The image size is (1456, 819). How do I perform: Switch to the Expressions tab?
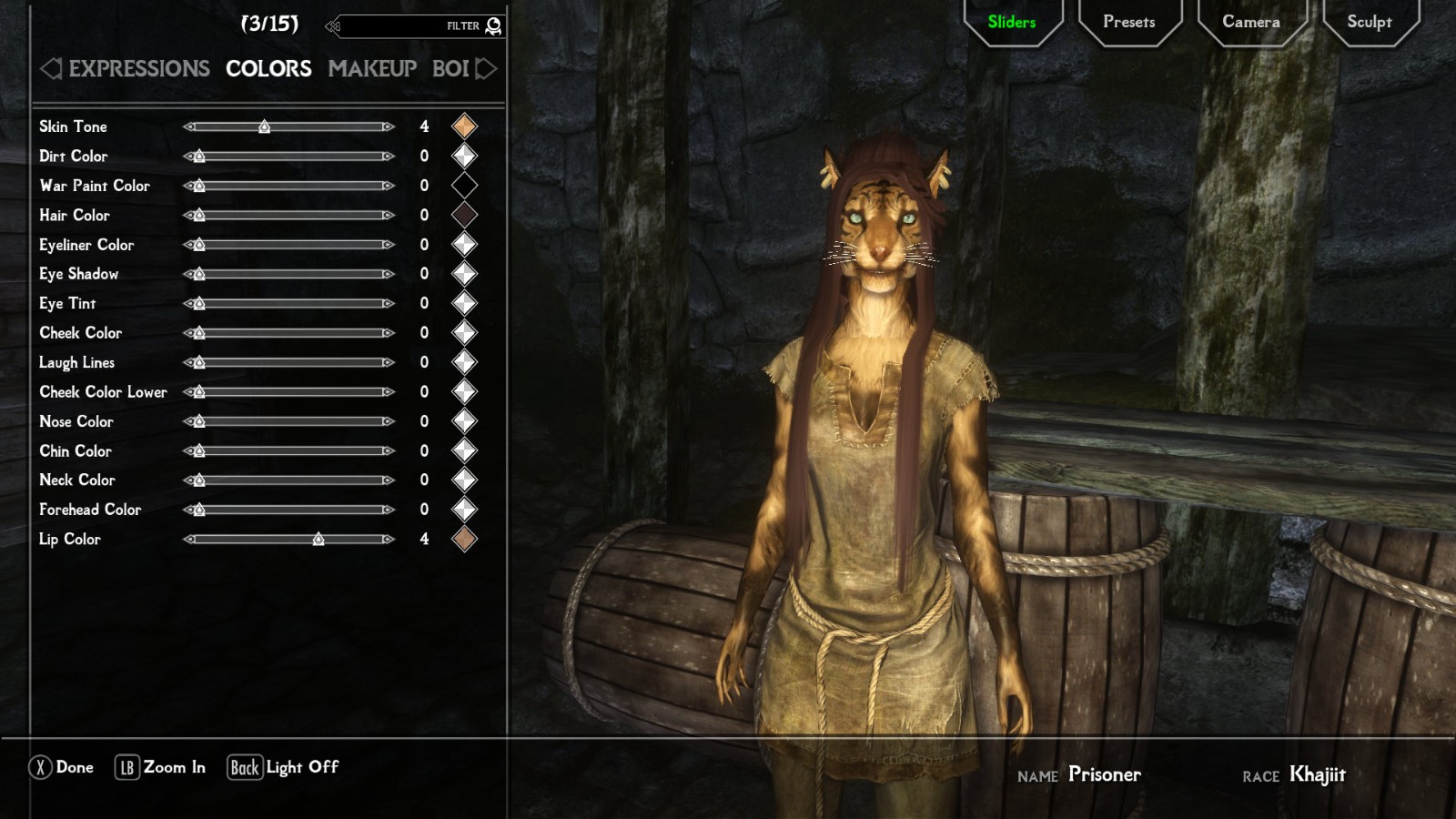point(138,68)
